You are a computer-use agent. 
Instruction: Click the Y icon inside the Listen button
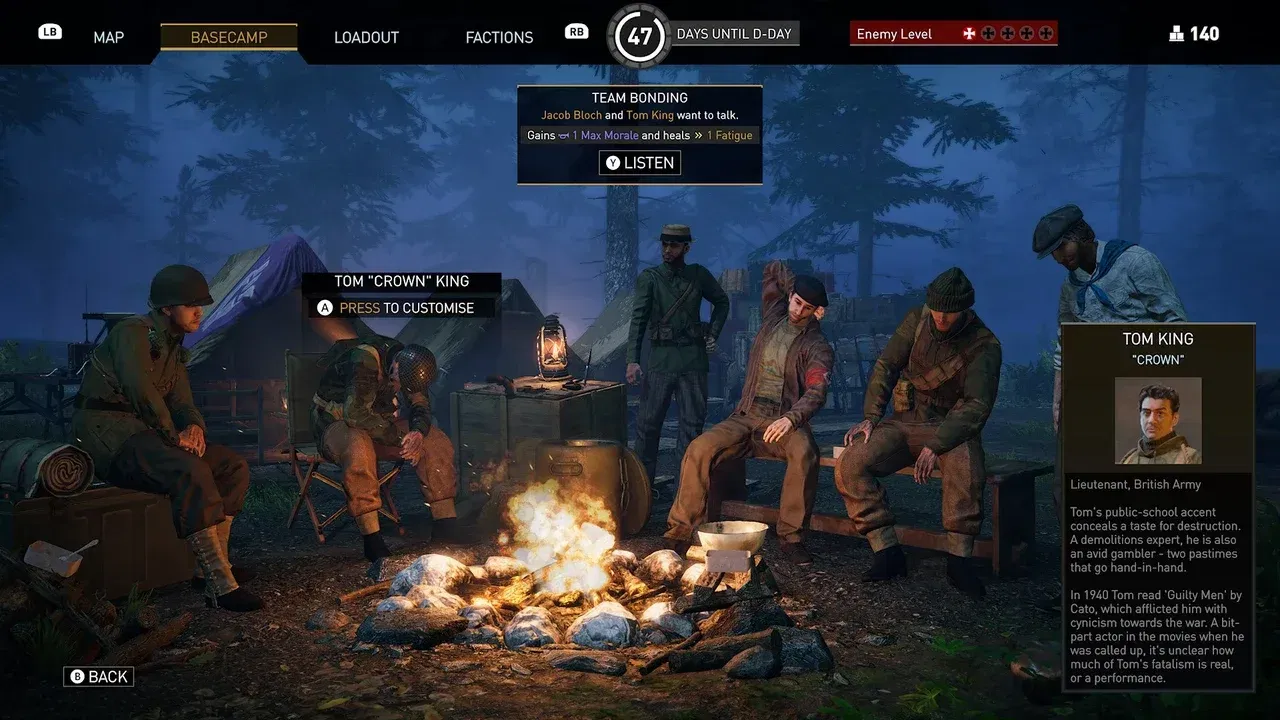tap(612, 162)
